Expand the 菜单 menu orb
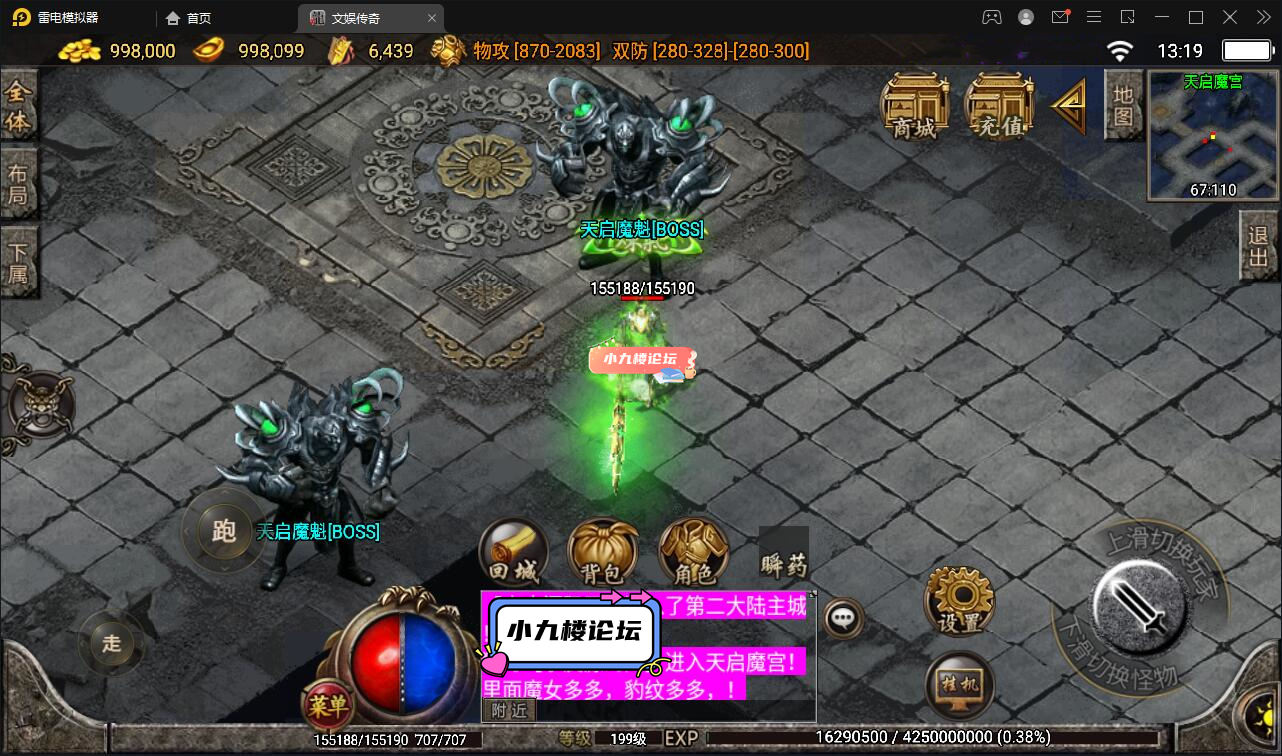 coord(326,706)
